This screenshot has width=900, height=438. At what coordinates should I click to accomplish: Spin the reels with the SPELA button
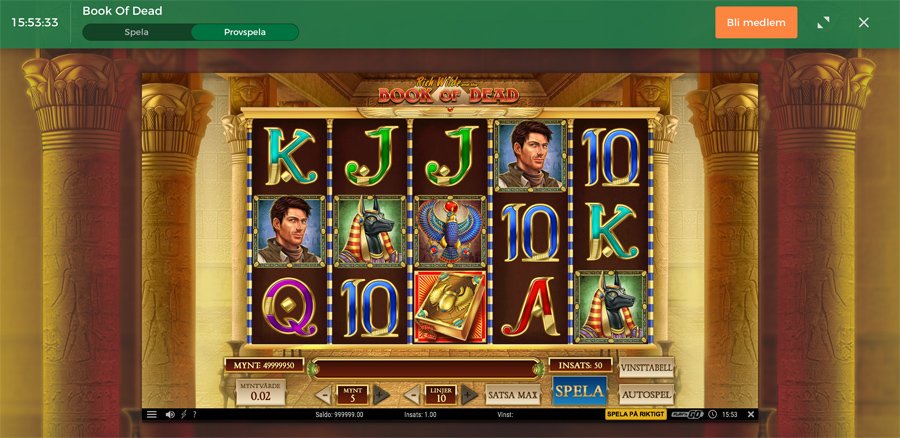pyautogui.click(x=579, y=391)
